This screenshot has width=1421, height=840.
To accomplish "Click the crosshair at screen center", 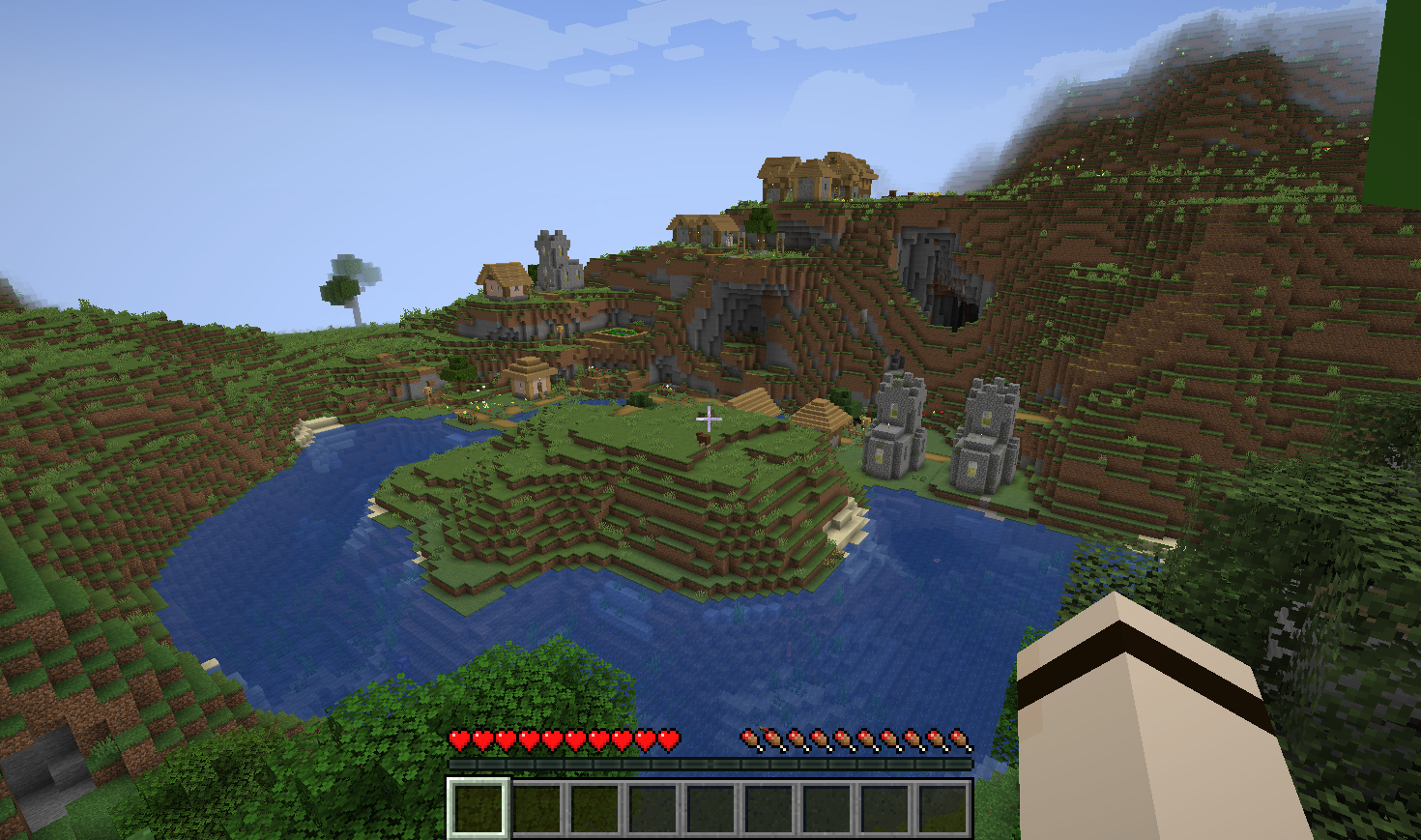I will (710, 420).
